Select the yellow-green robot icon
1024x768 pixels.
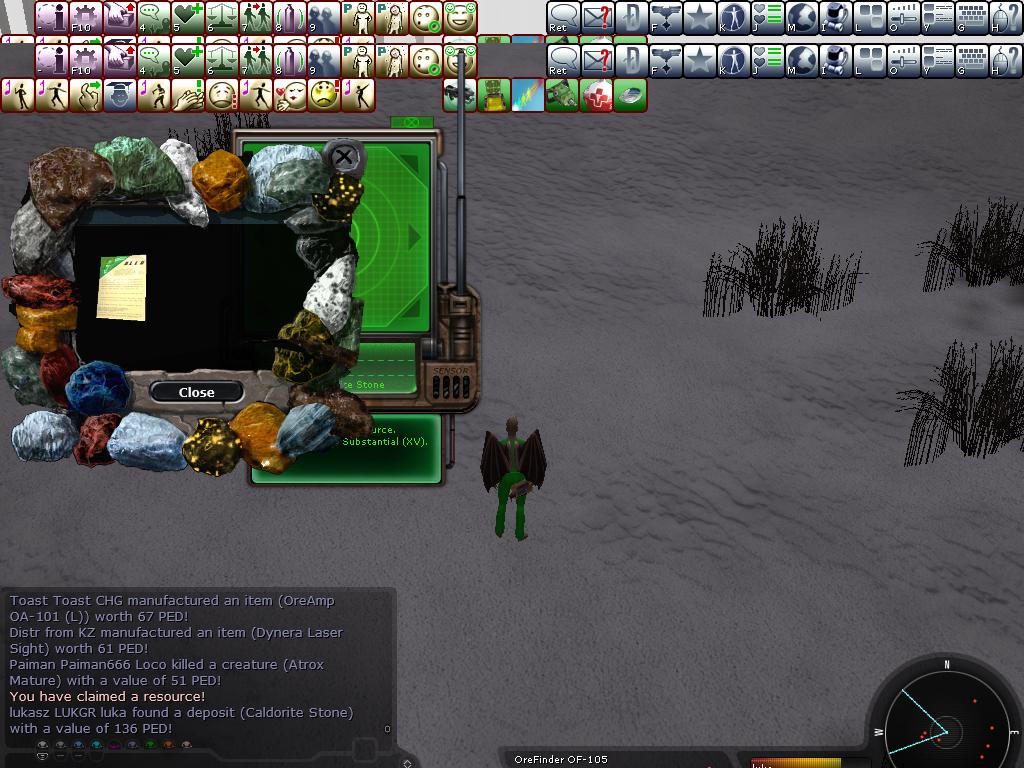[494, 96]
